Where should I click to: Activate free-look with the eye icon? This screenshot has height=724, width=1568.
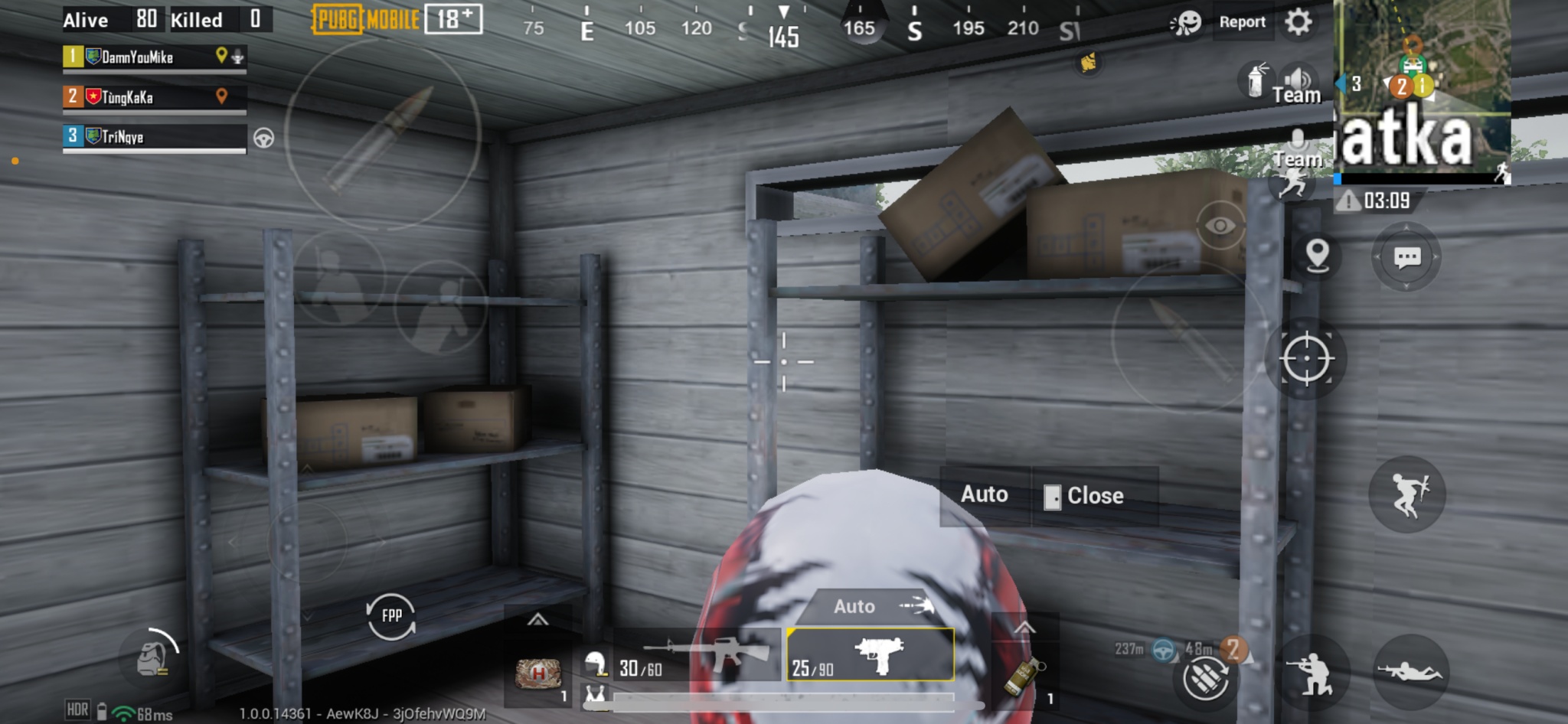click(x=1221, y=226)
